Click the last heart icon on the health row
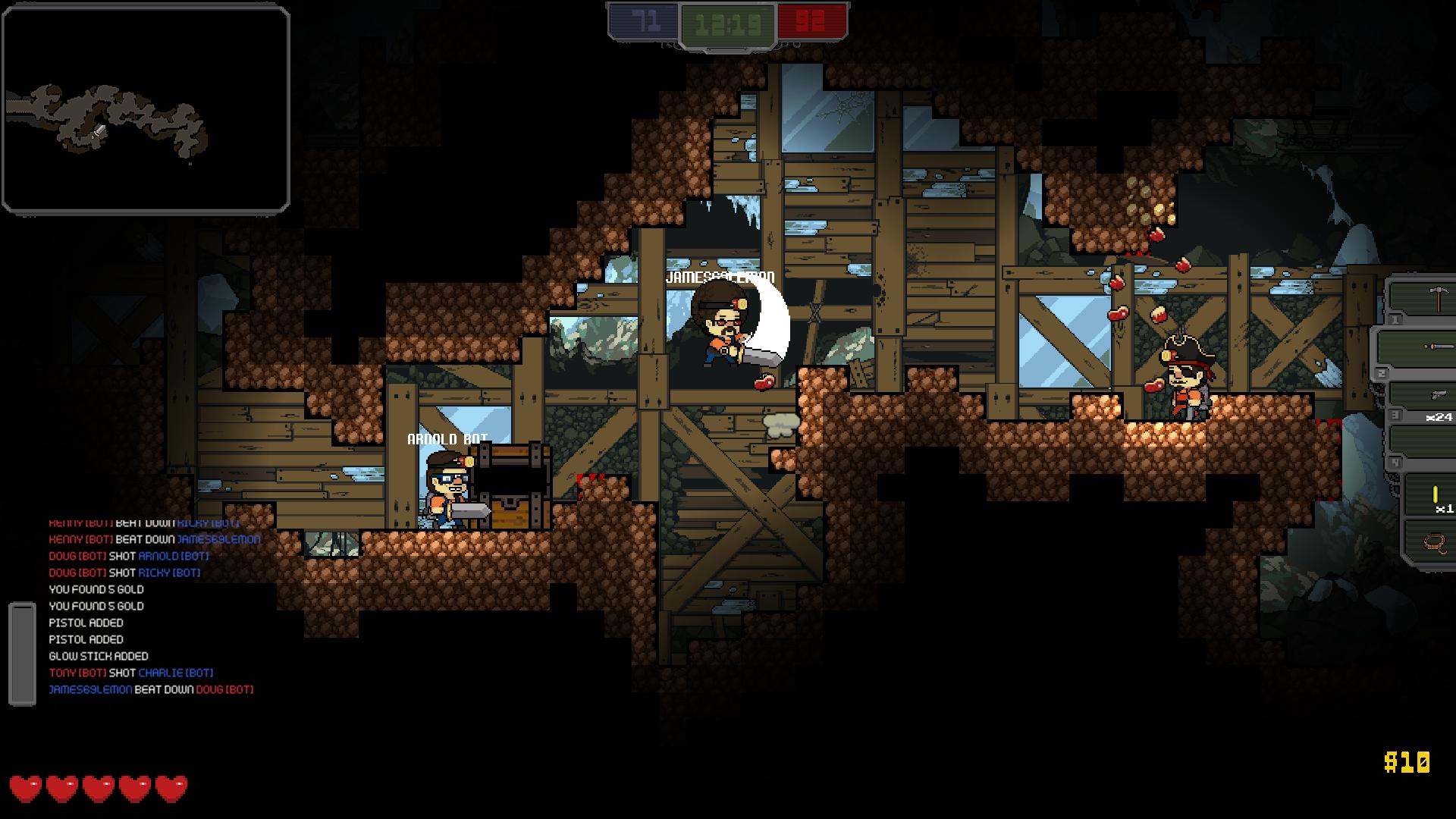 click(x=173, y=789)
